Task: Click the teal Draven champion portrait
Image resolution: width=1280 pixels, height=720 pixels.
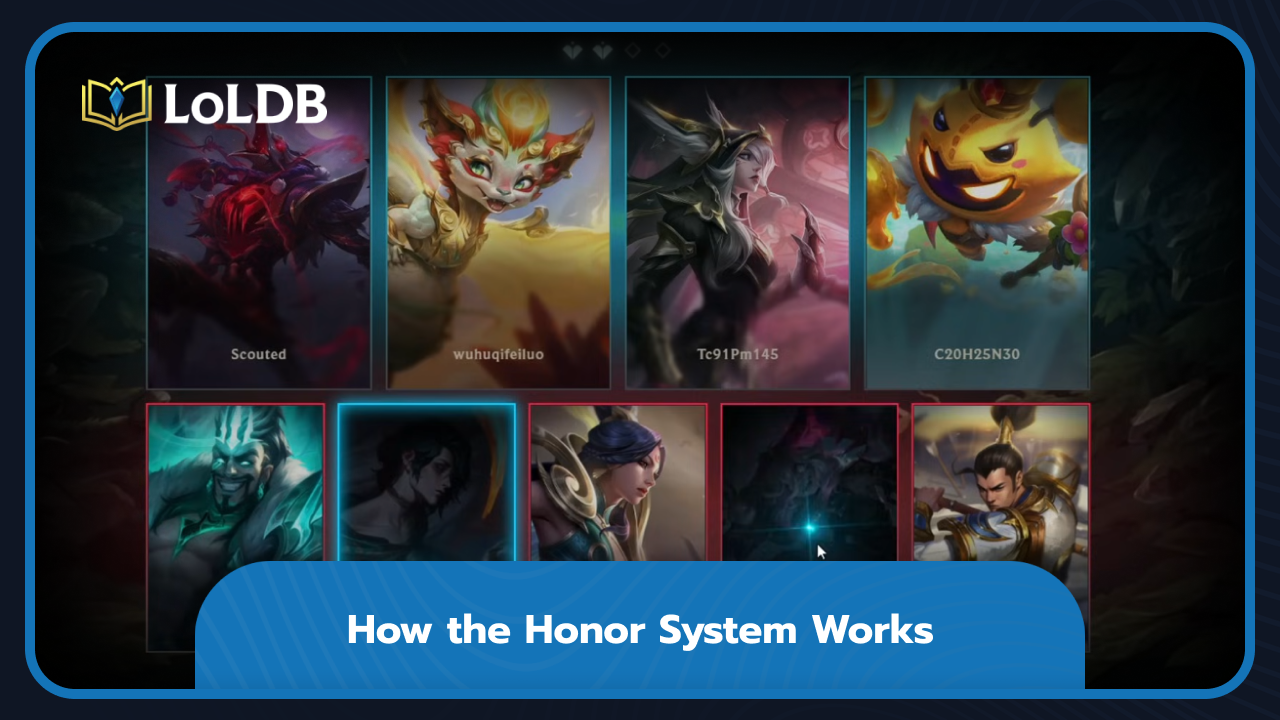Action: coord(236,480)
